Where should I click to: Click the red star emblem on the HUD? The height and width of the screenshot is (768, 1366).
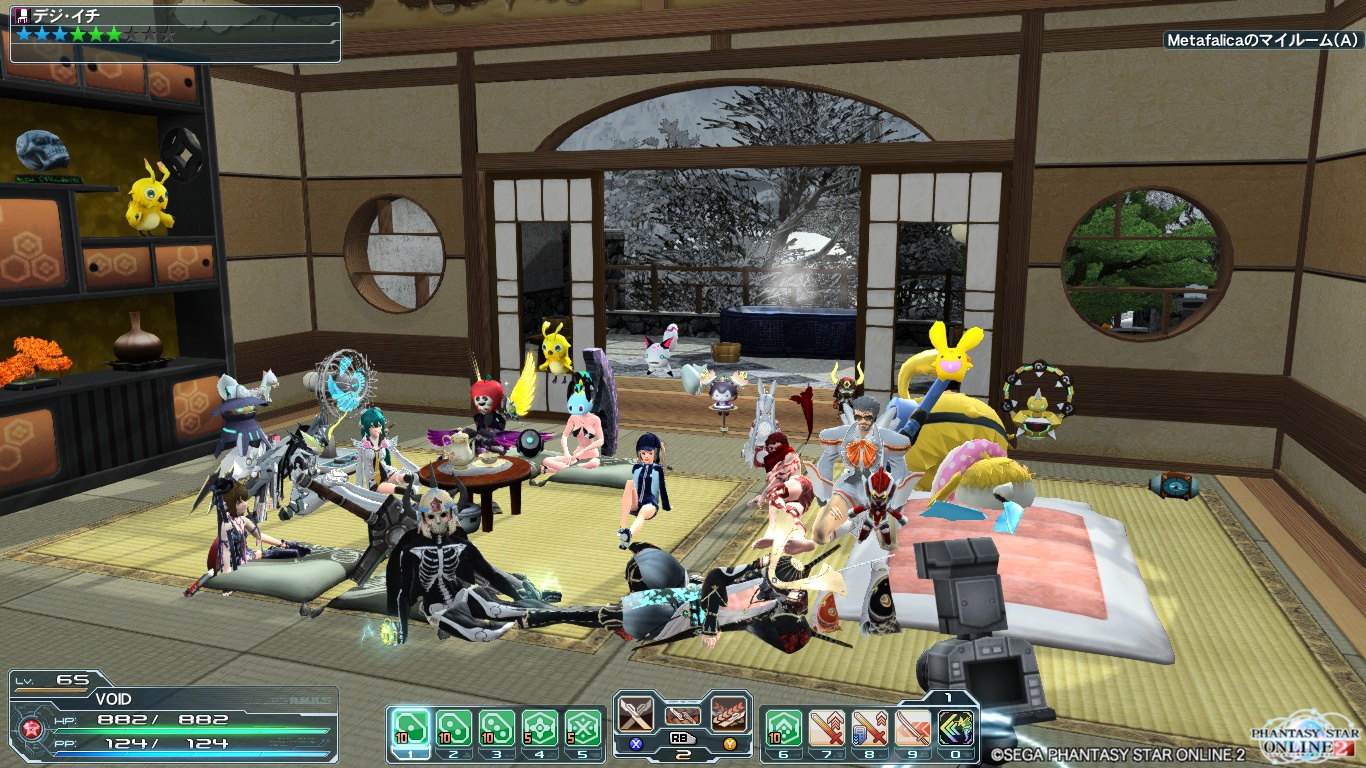pyautogui.click(x=32, y=727)
